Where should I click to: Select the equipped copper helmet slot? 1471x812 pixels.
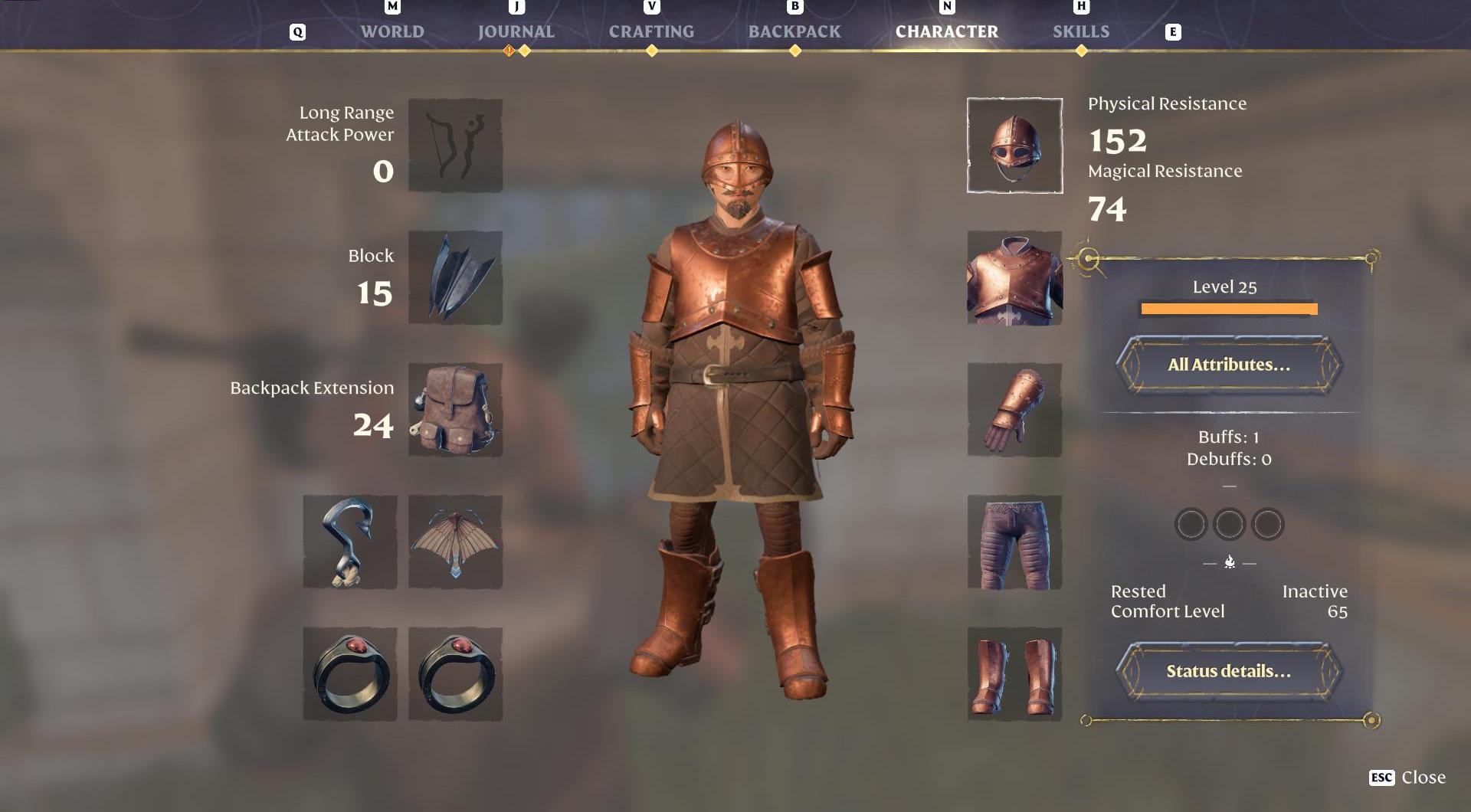(x=1014, y=146)
